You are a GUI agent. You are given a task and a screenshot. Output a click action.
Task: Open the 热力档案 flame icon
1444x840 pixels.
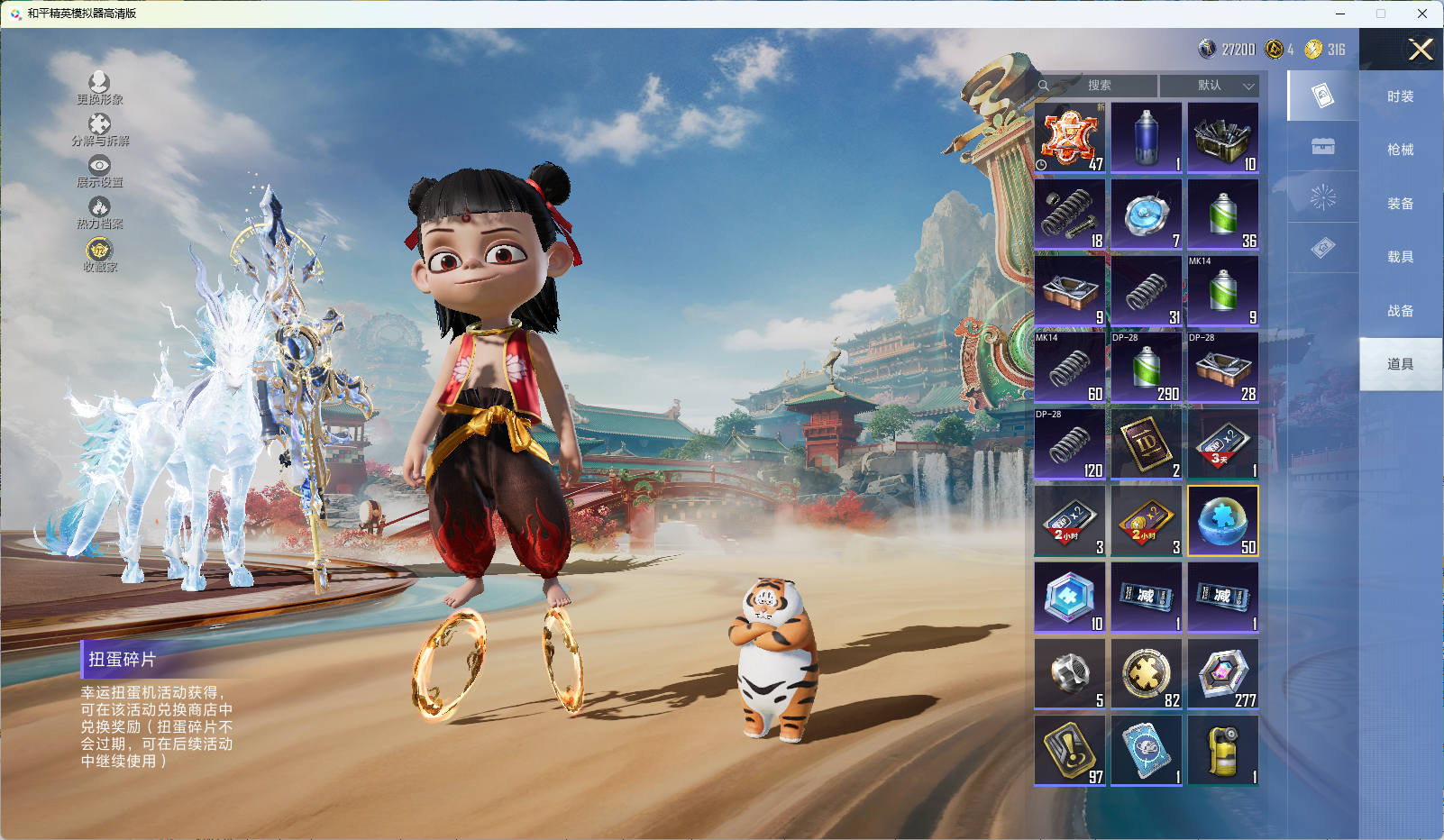point(99,213)
